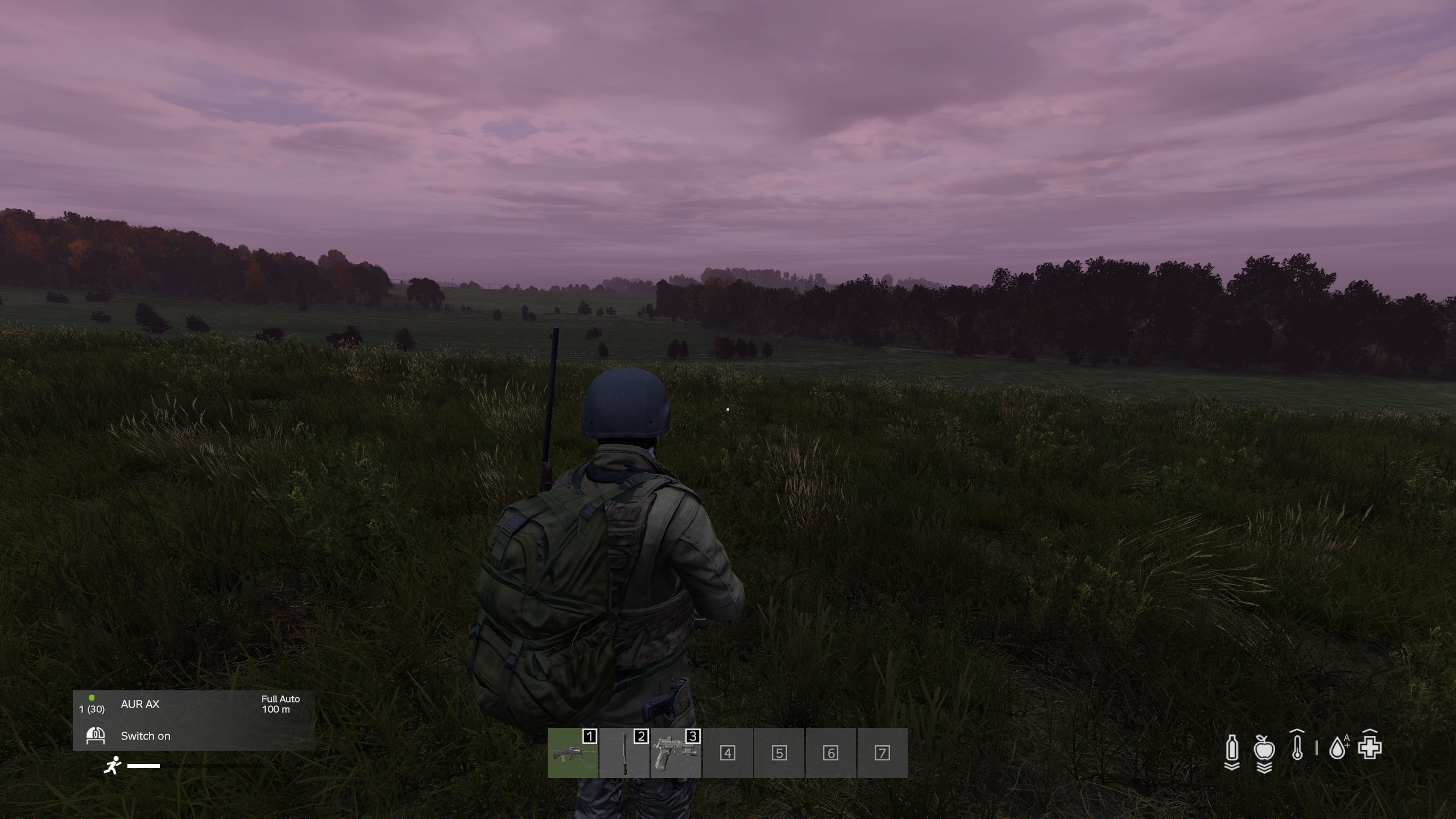The height and width of the screenshot is (819, 1456).
Task: Select the medical cross health icon
Action: (1370, 747)
